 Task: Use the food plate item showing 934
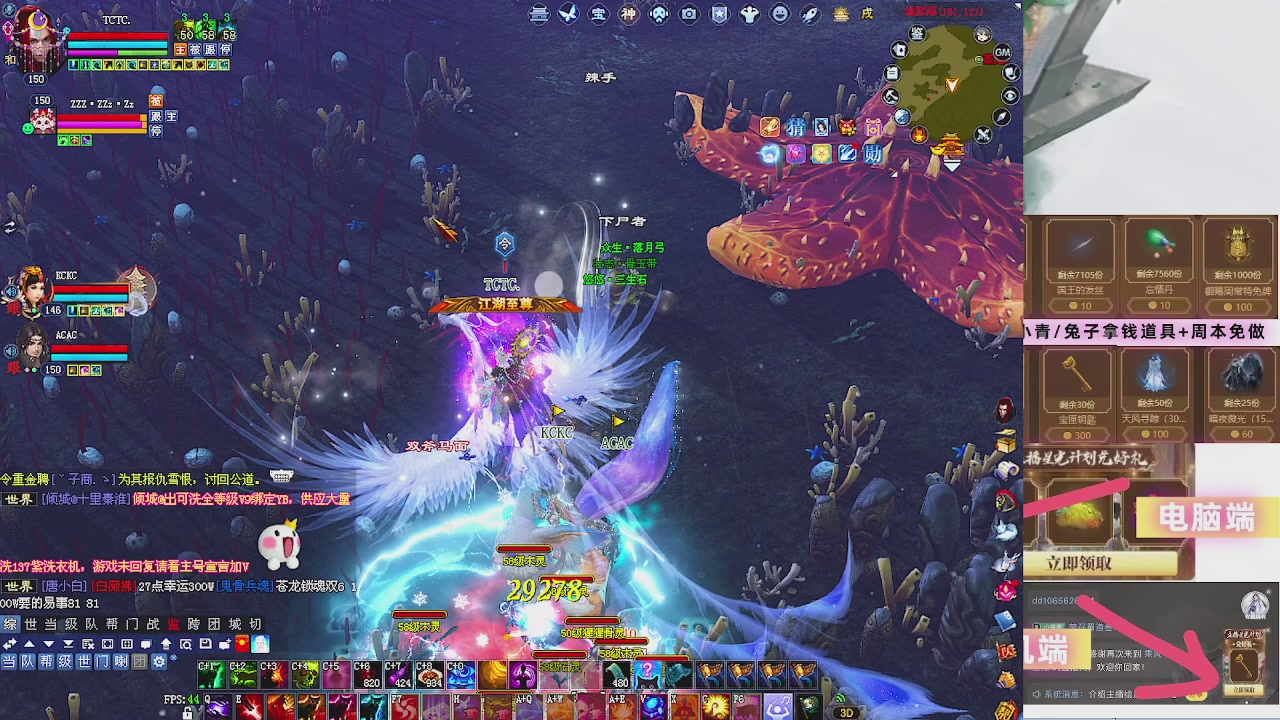point(429,675)
